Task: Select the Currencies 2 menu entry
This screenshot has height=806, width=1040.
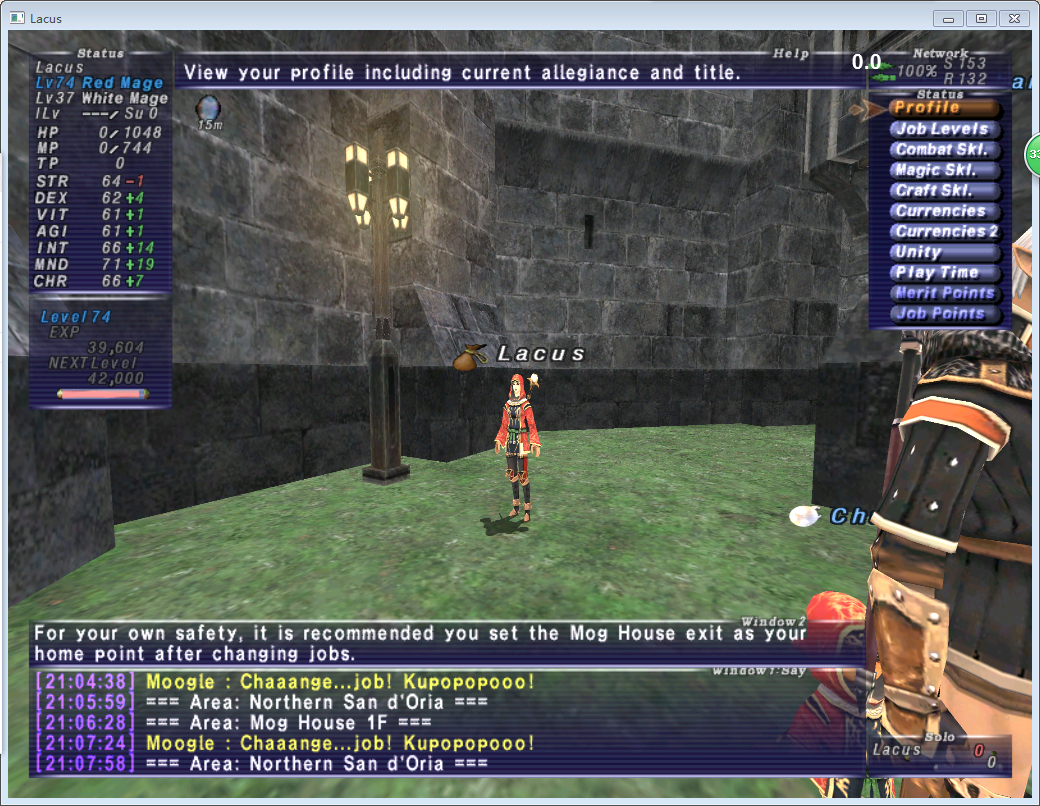Action: [943, 232]
